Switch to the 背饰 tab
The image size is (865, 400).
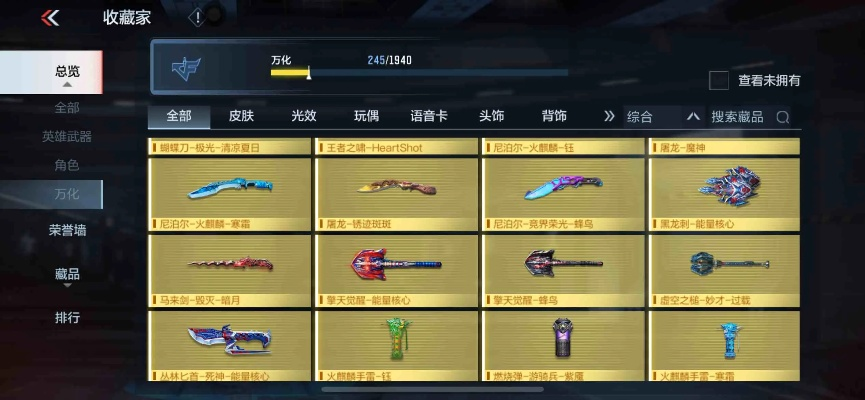[554, 116]
